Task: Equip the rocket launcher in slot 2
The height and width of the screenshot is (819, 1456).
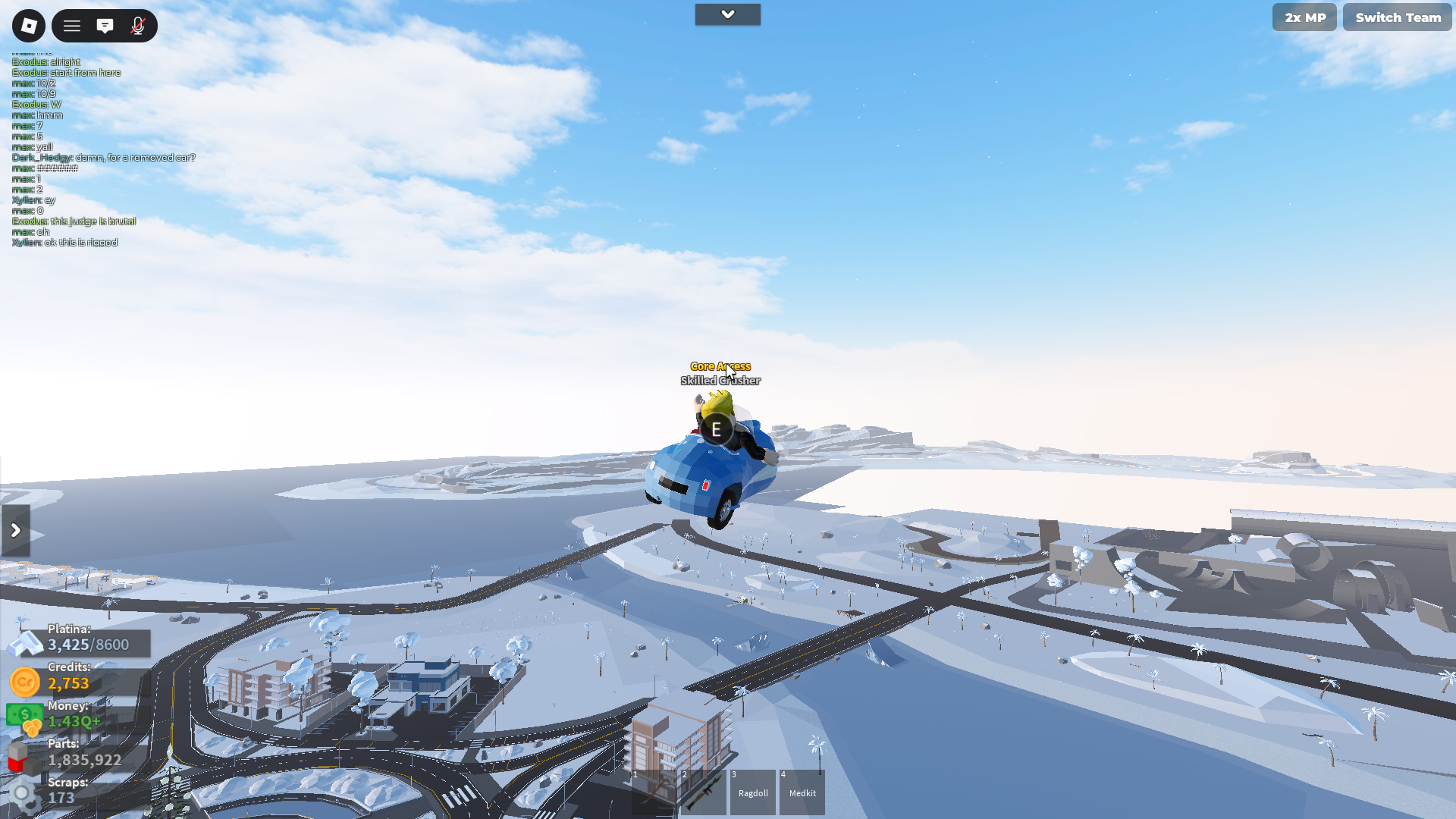Action: click(704, 792)
